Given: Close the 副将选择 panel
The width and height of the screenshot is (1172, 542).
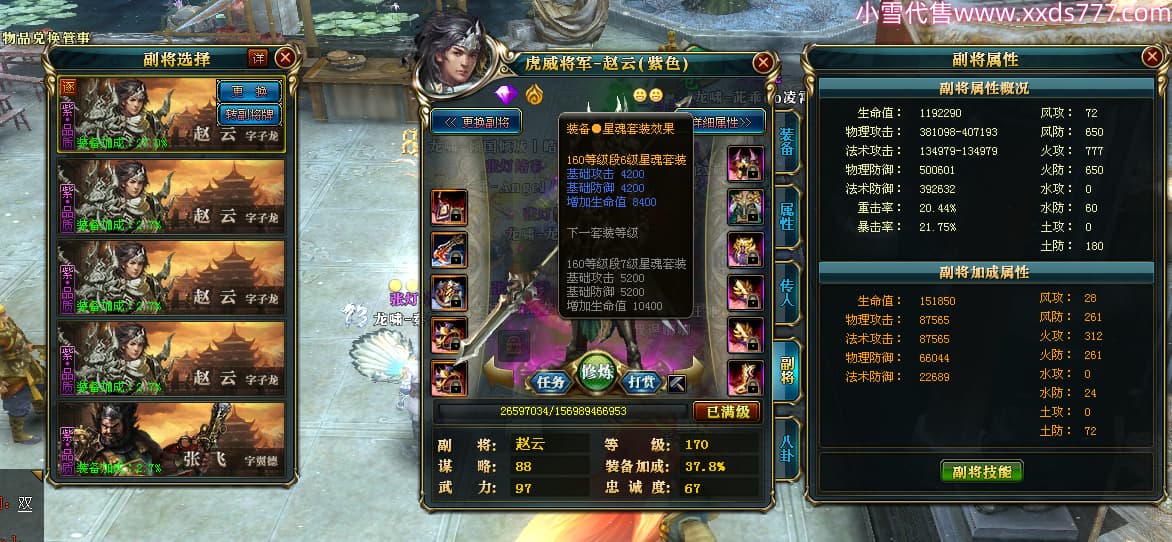Looking at the screenshot, I should coord(285,58).
